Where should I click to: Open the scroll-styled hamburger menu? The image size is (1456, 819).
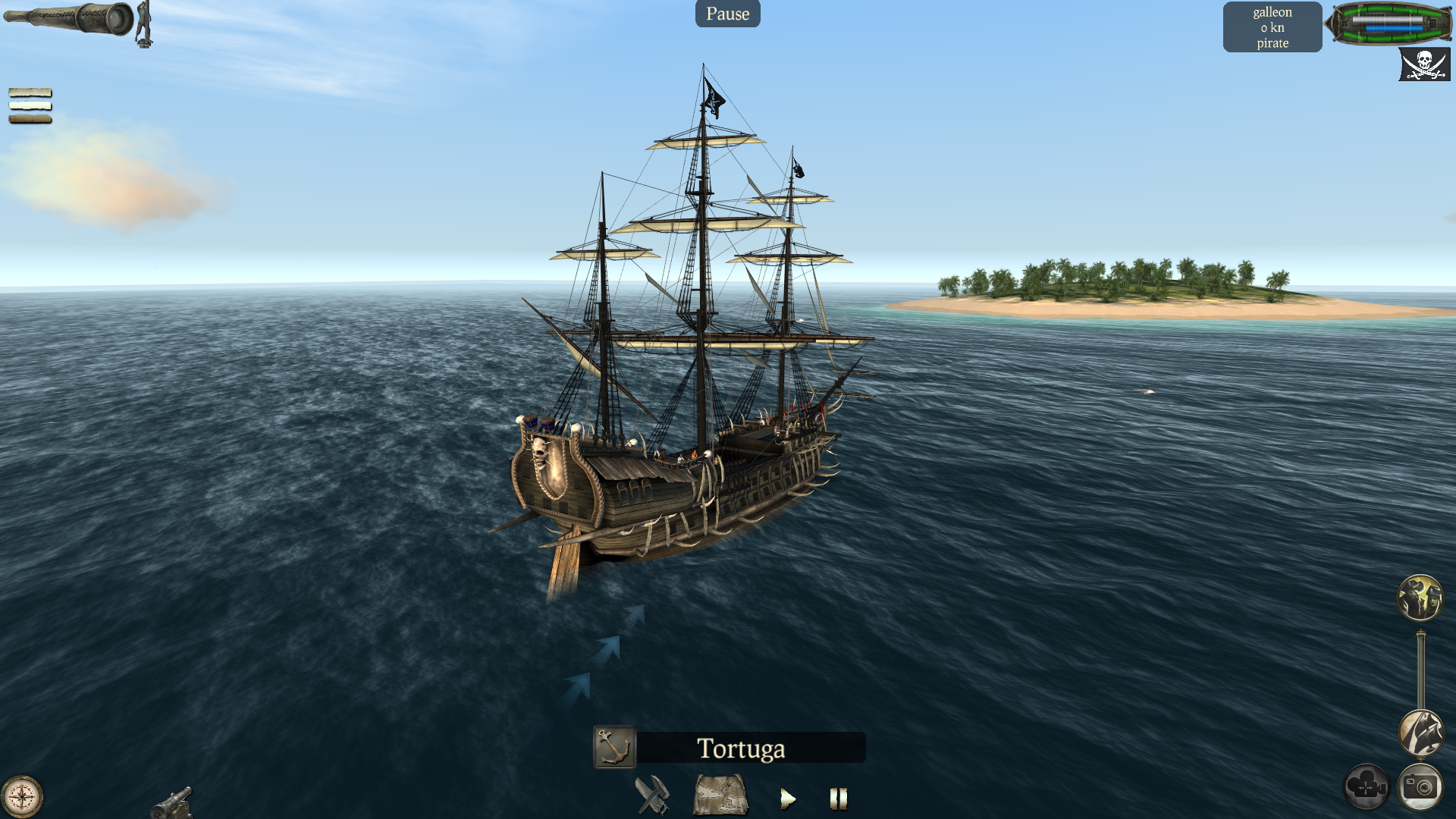30,105
